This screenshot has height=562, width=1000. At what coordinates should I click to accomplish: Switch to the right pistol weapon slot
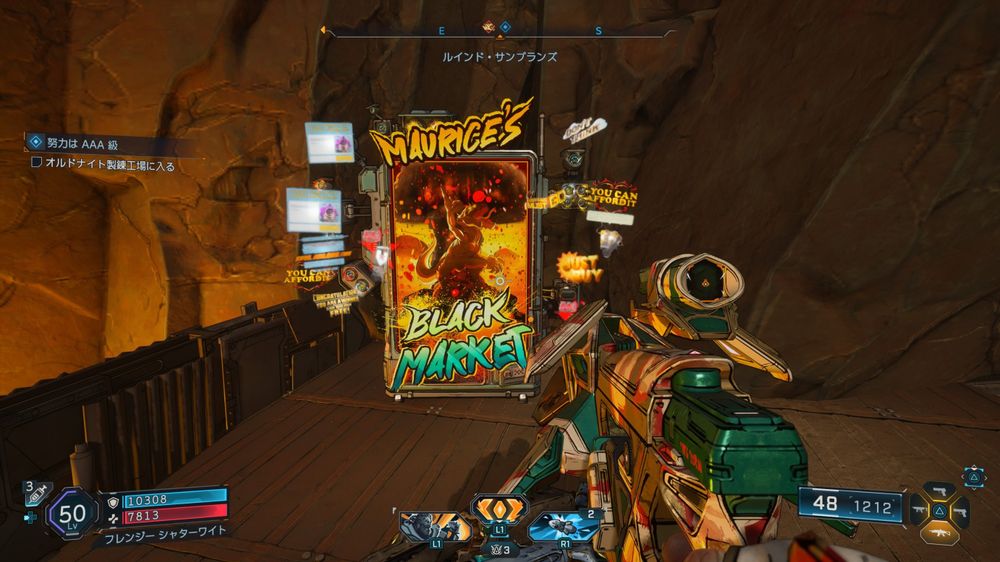(x=961, y=512)
